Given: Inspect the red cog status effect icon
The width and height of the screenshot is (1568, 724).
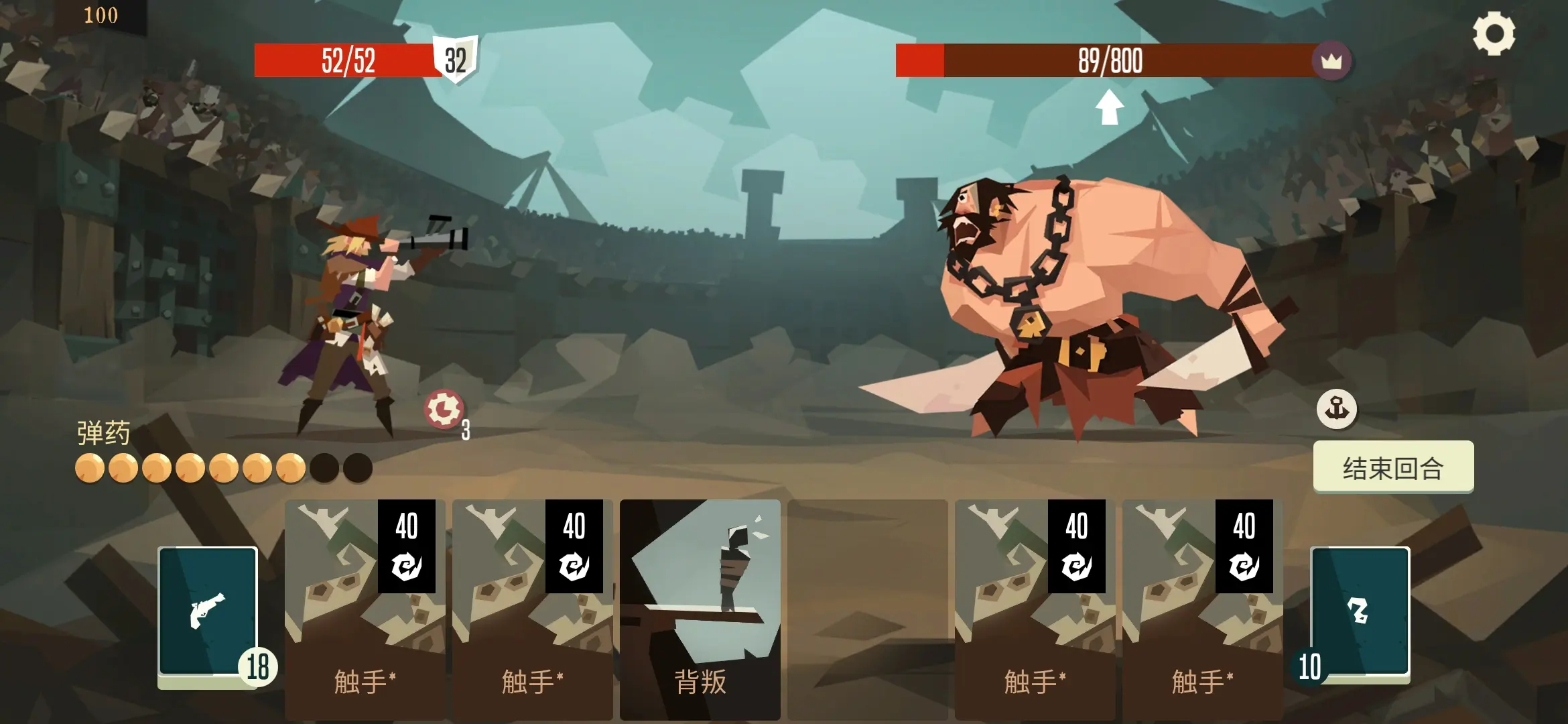Looking at the screenshot, I should pyautogui.click(x=443, y=408).
